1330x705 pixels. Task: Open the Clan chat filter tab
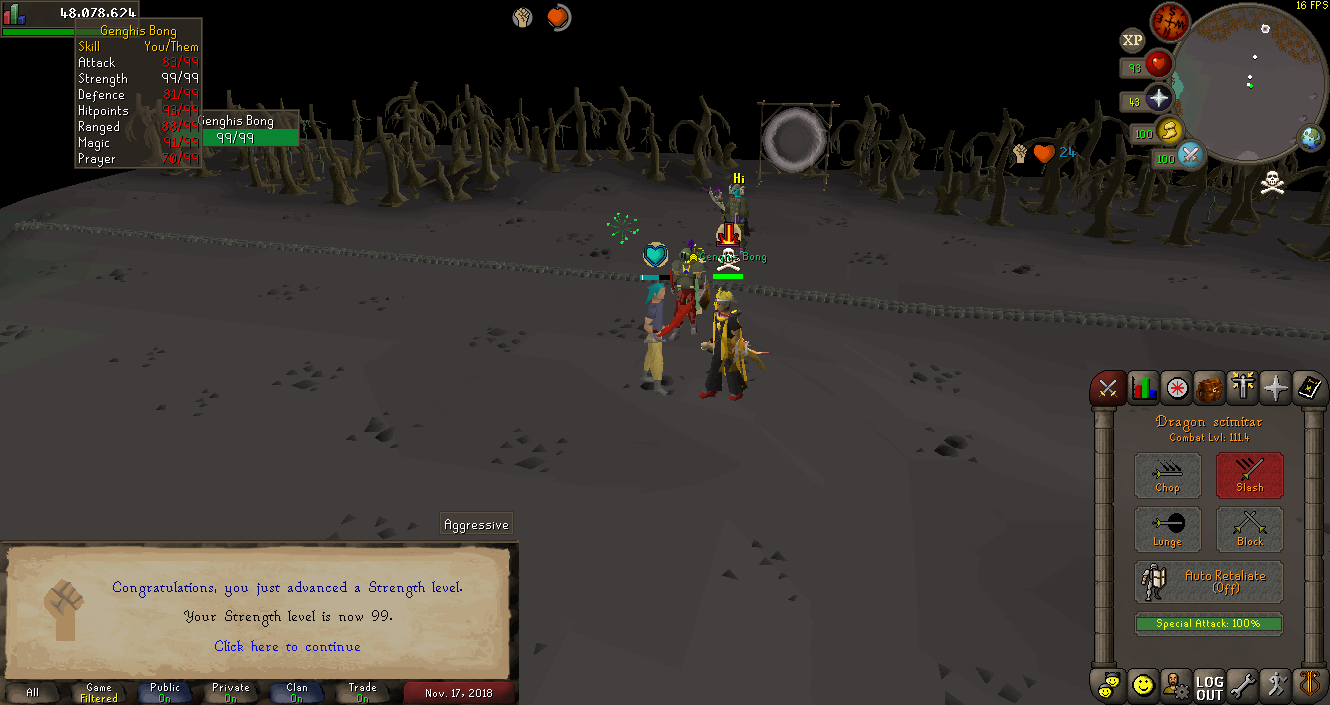tap(297, 692)
